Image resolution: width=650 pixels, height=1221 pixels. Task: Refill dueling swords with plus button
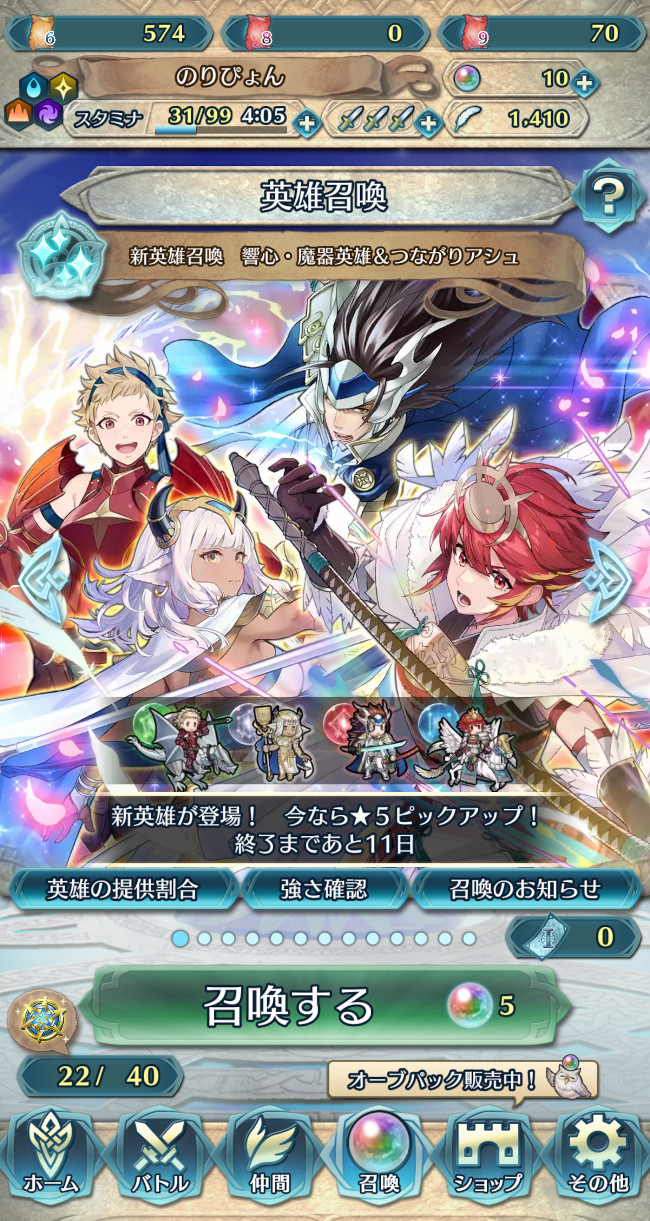(428, 123)
